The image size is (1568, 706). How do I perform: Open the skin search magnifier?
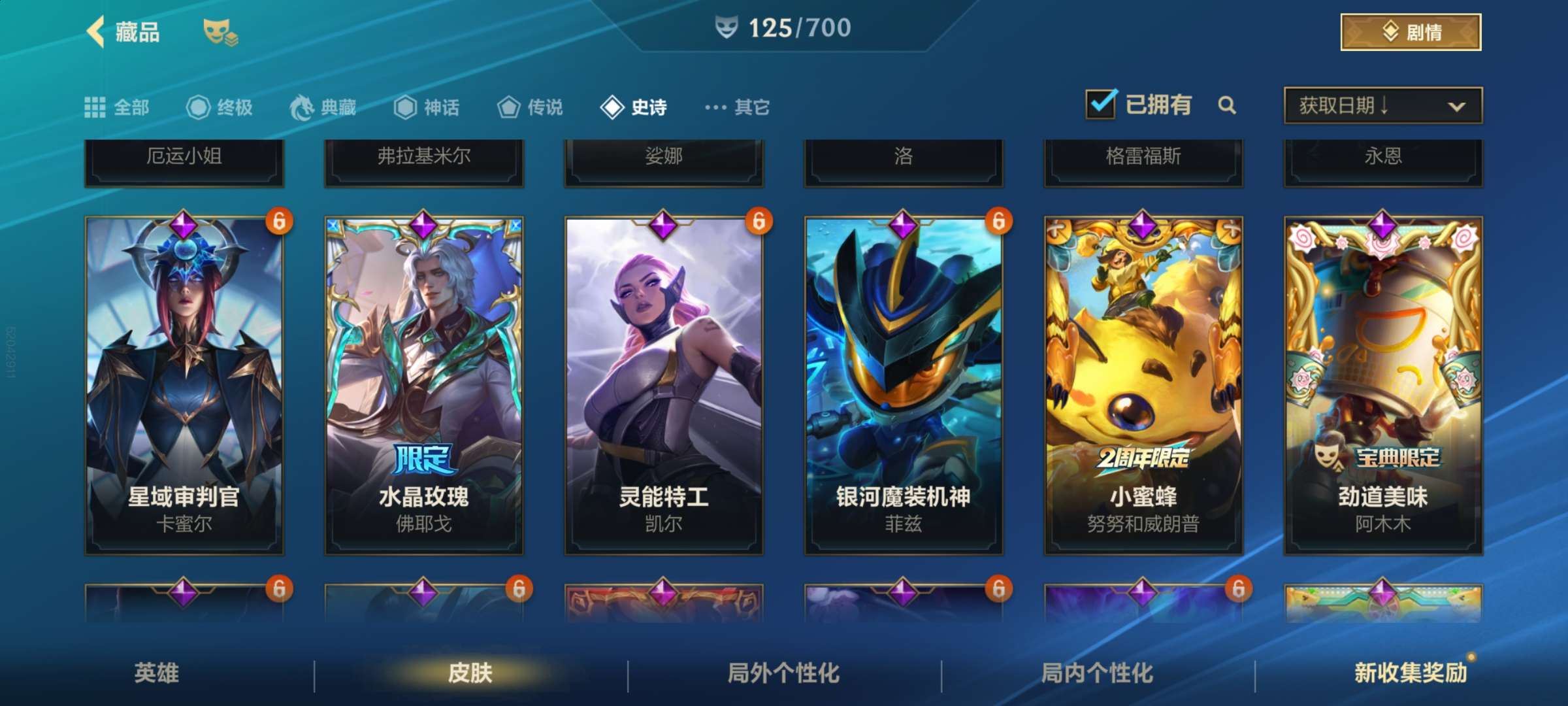point(1227,105)
